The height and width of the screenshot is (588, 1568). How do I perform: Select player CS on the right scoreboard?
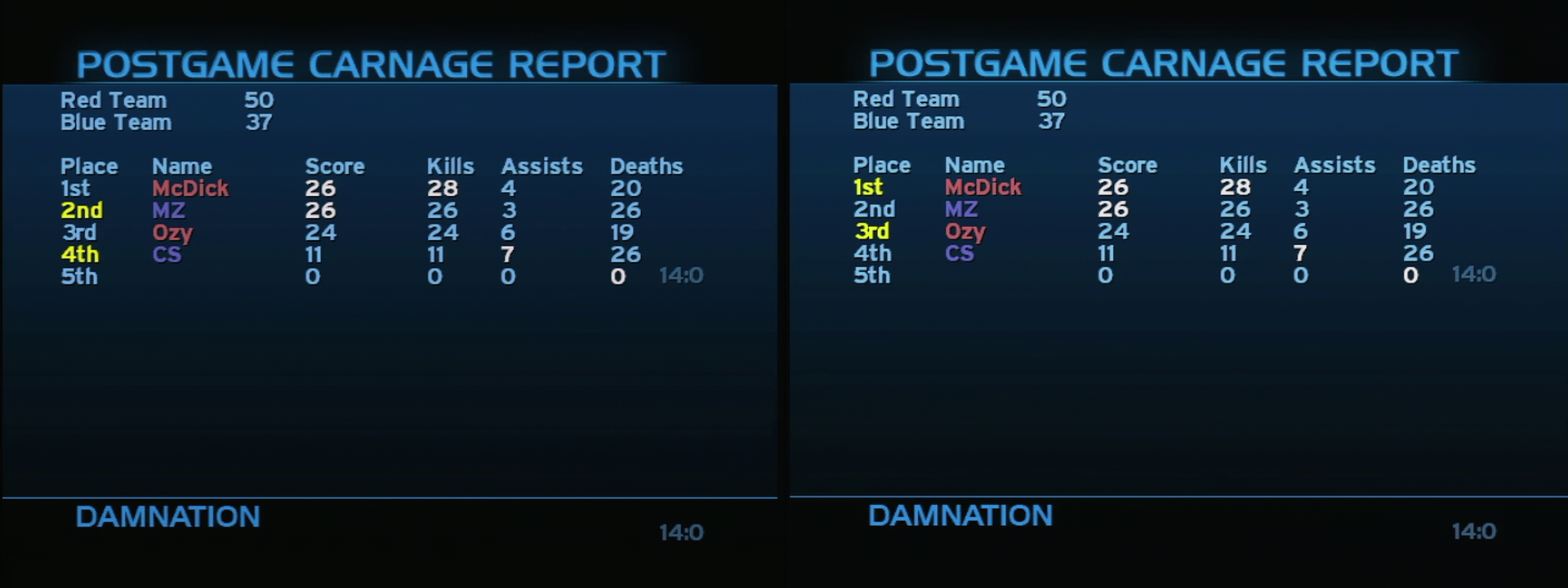961,254
